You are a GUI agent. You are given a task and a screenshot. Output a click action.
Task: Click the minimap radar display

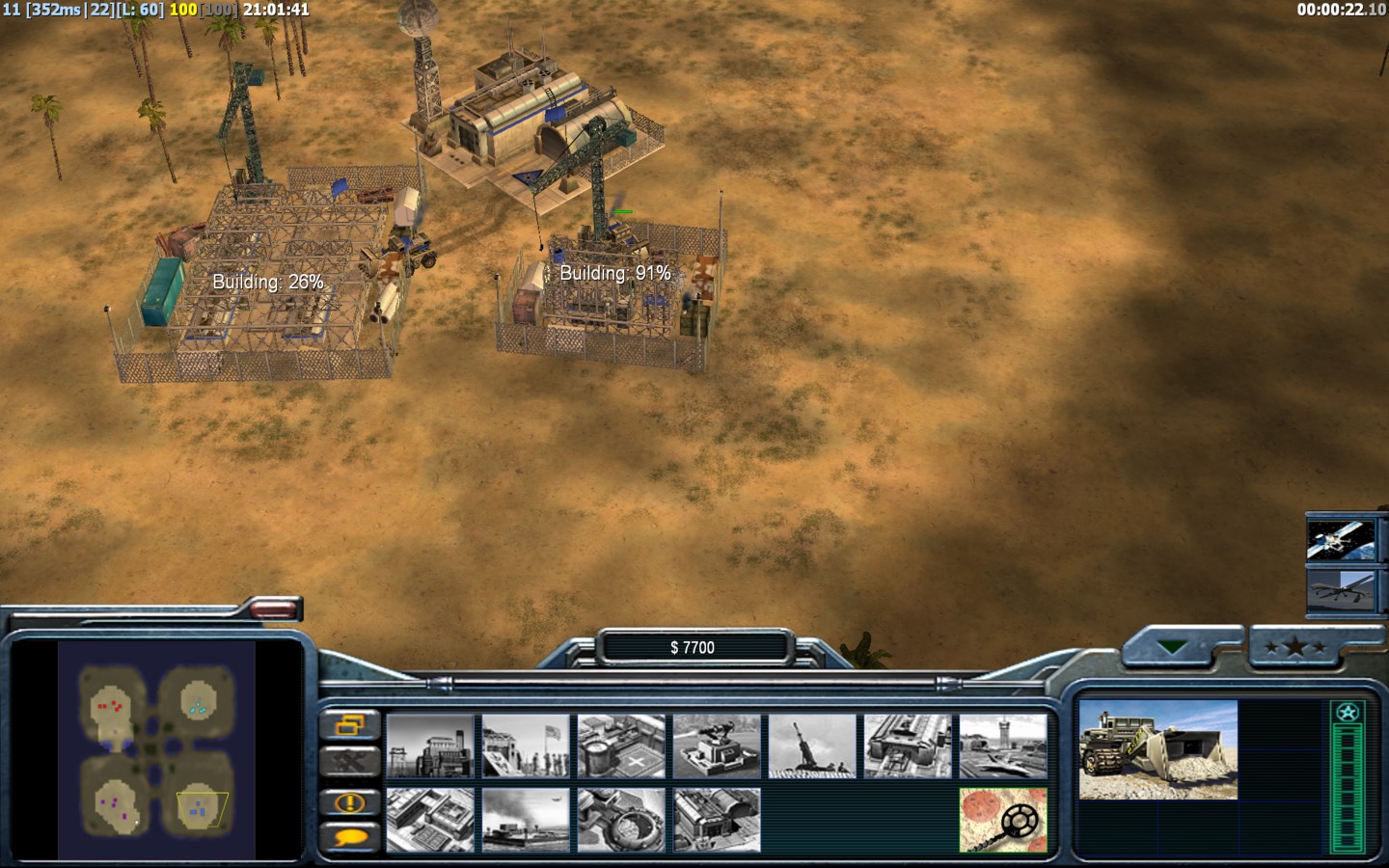[x=156, y=750]
